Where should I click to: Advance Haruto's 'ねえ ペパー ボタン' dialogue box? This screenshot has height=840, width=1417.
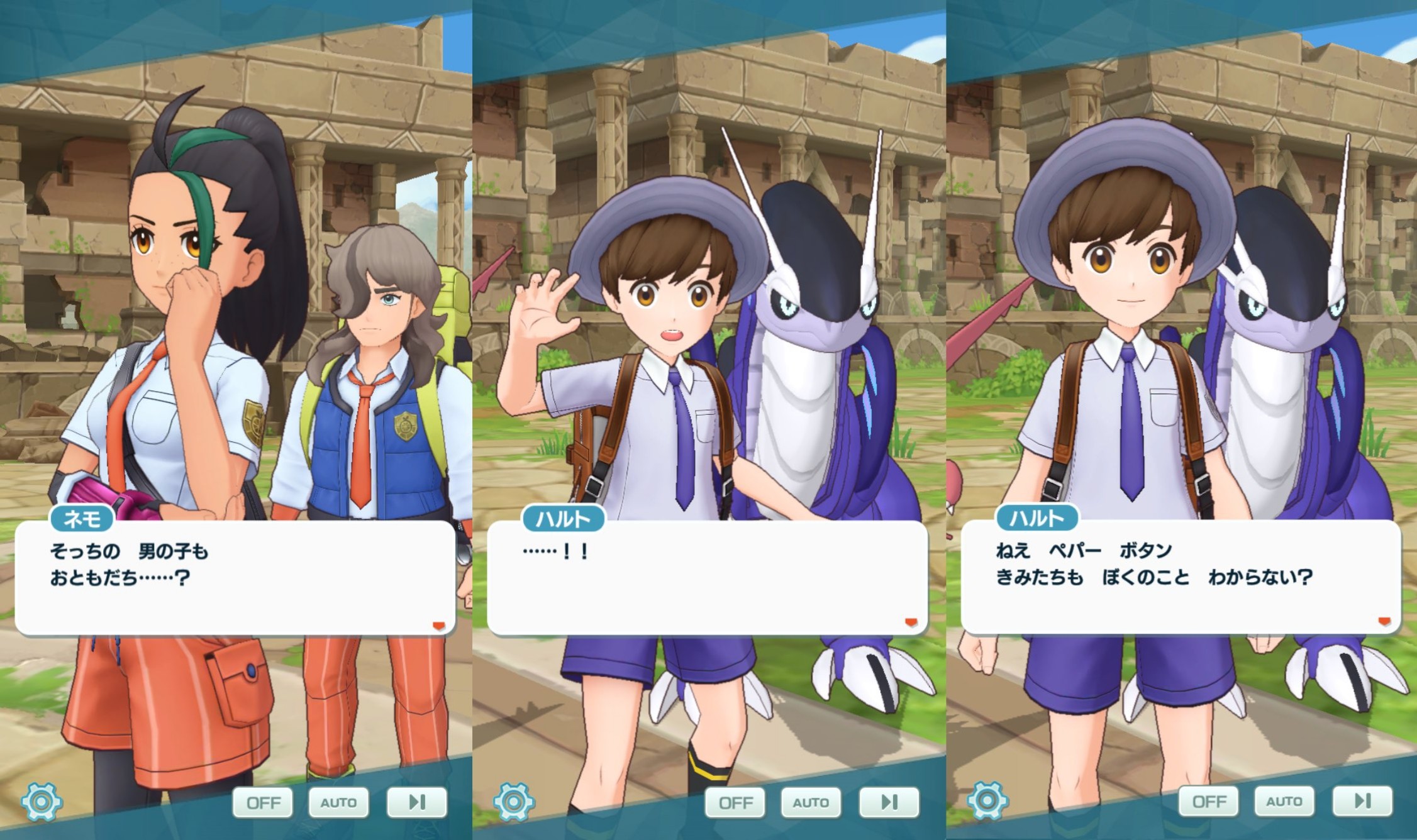(1181, 577)
